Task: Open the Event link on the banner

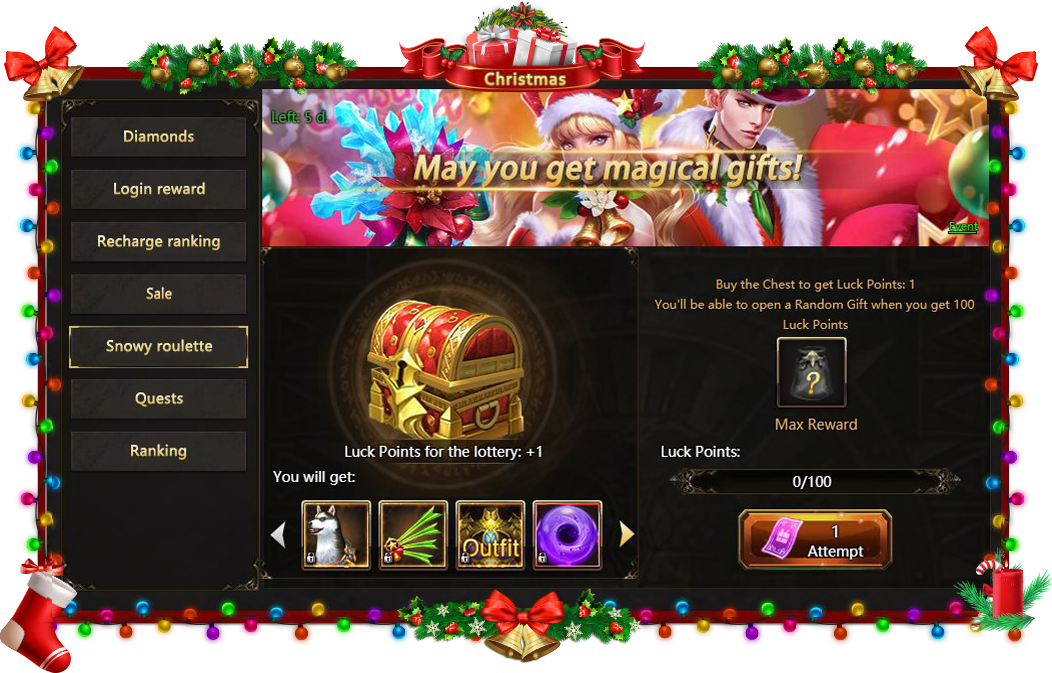Action: [963, 227]
